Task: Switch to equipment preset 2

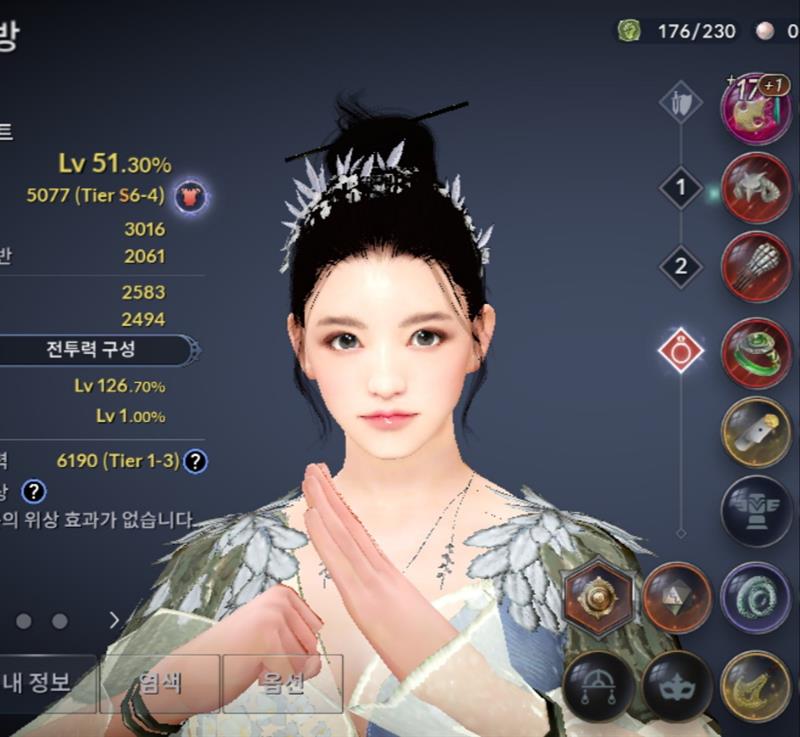Action: [x=681, y=266]
